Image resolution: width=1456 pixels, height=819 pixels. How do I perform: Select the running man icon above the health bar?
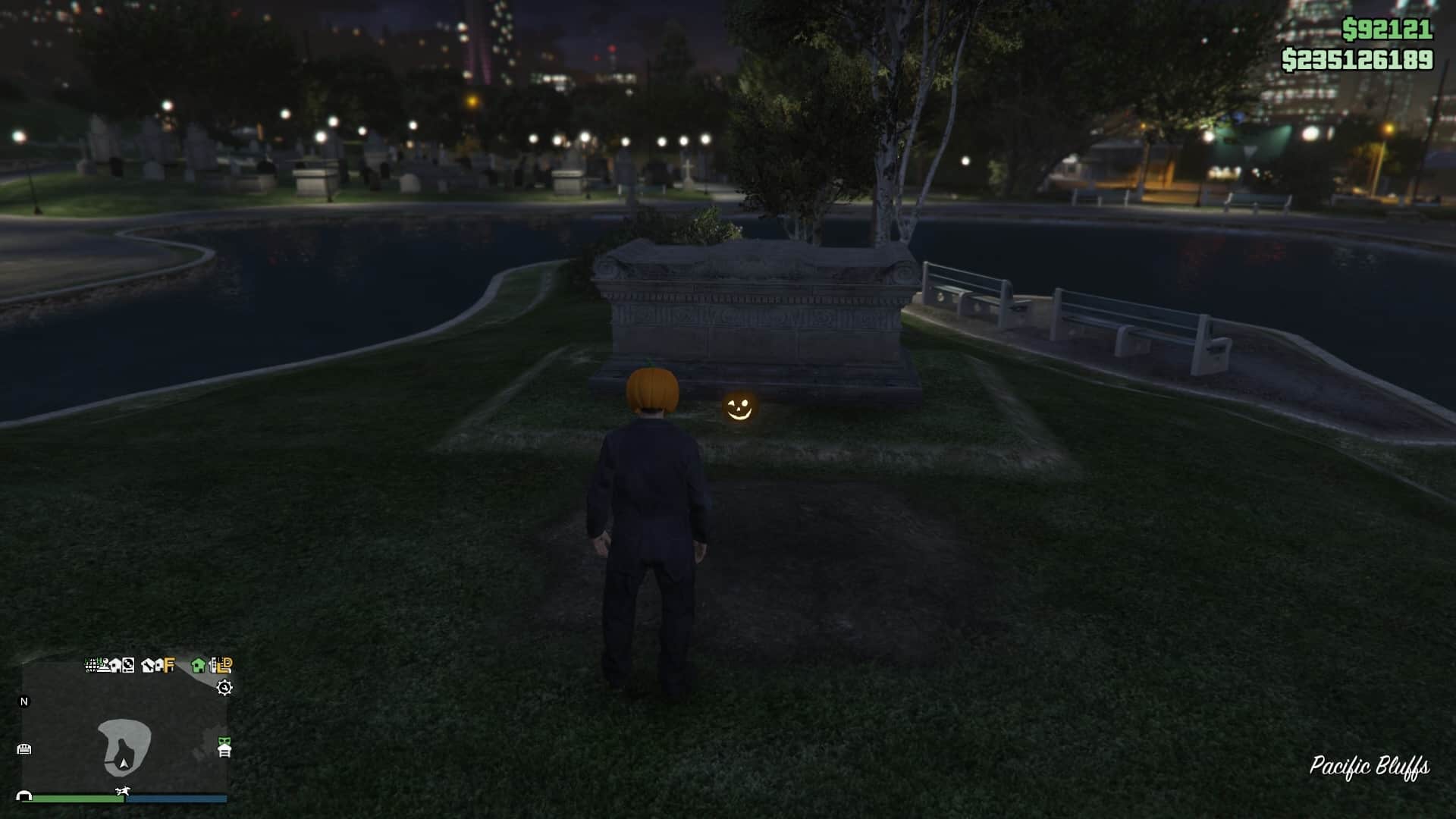click(x=123, y=791)
